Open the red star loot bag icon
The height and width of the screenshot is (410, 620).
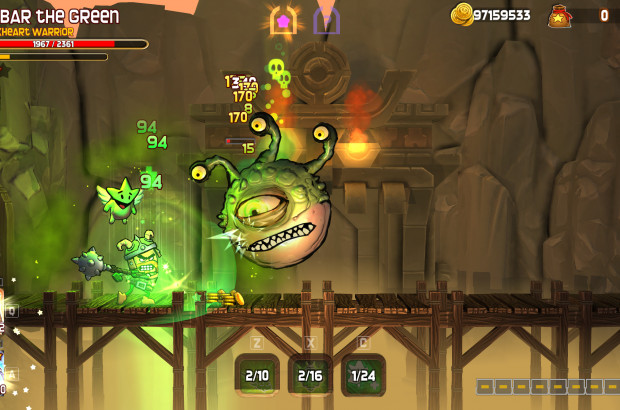coord(559,16)
